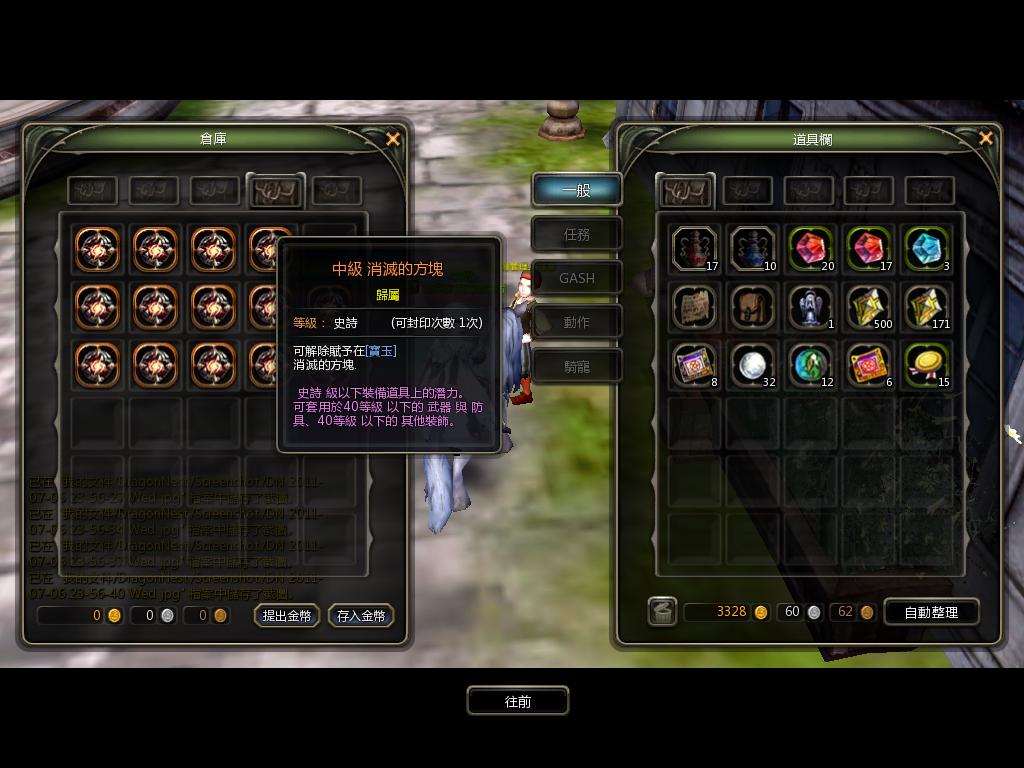Switch to the 動作 category tab

[576, 322]
